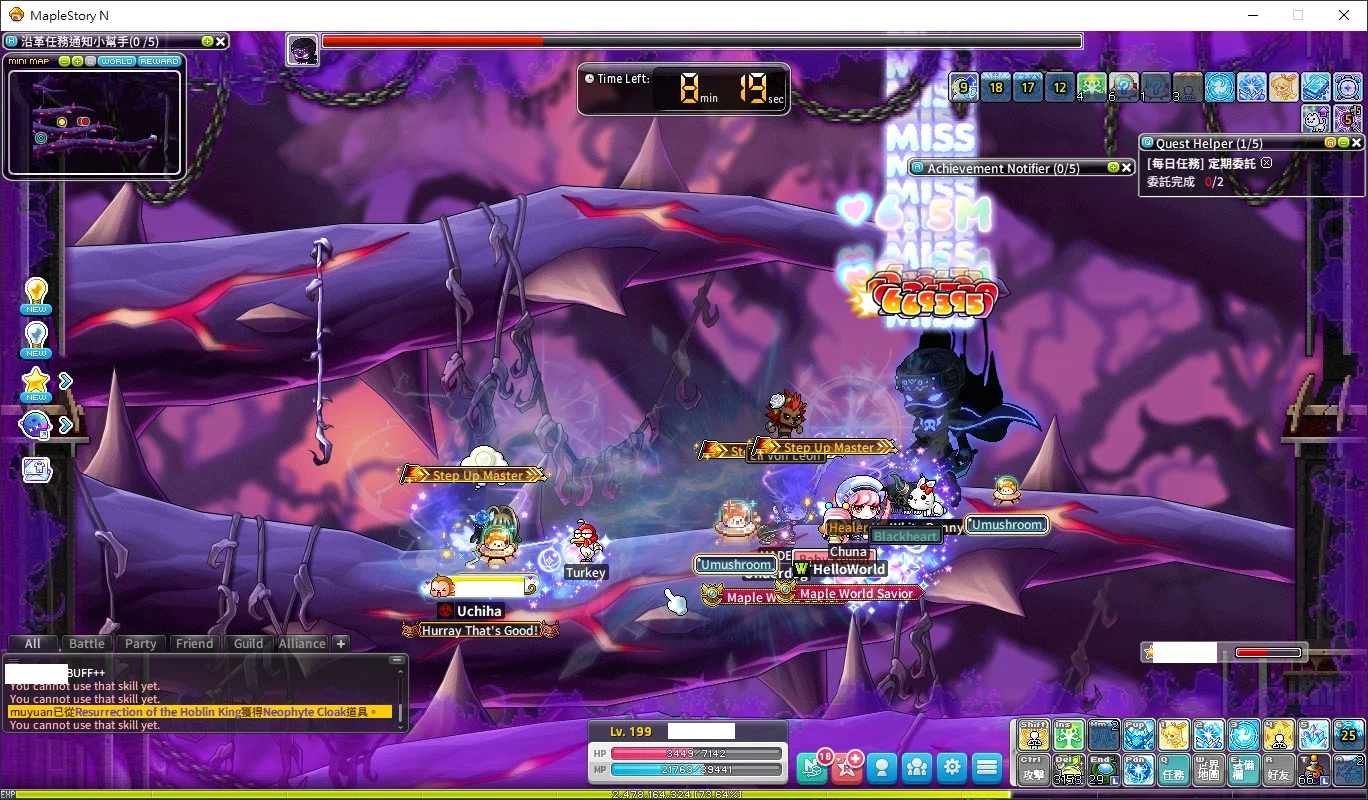
Task: Open the gear settings menu button
Action: pyautogui.click(x=953, y=767)
